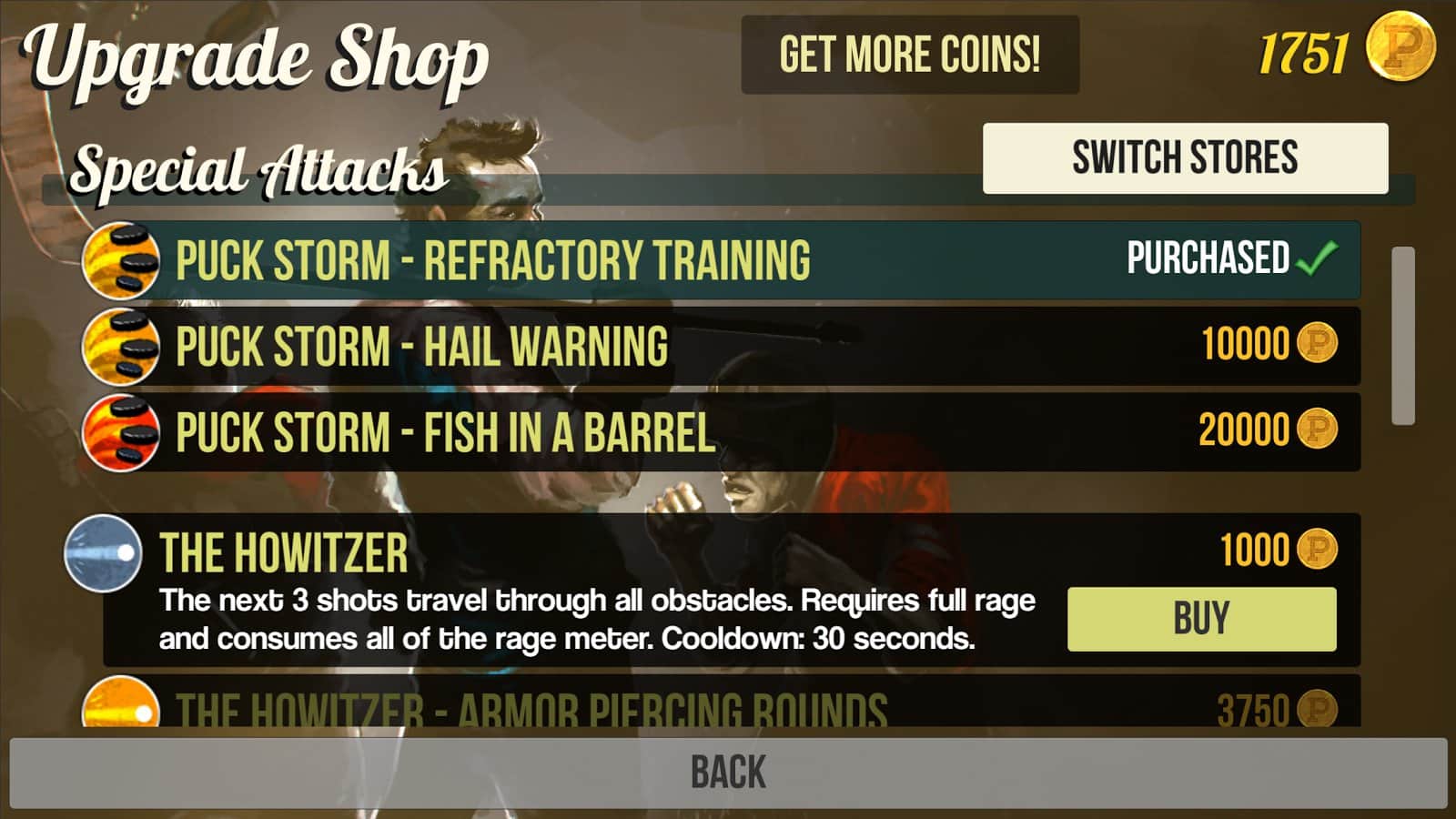Click the gold coin balance icon
Viewport: 1456px width, 819px height.
click(x=1400, y=47)
